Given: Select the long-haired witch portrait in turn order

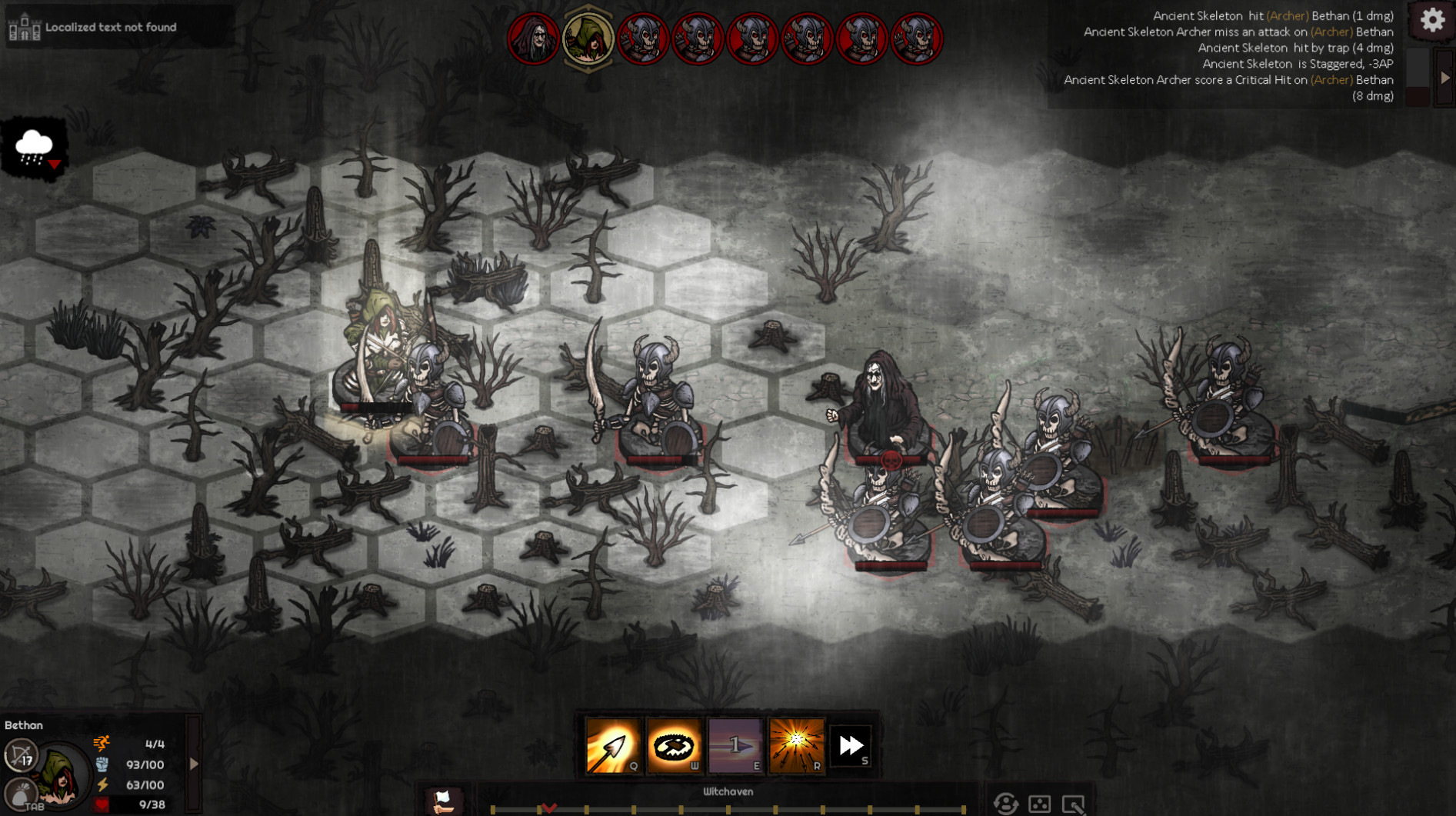Looking at the screenshot, I should [533, 38].
